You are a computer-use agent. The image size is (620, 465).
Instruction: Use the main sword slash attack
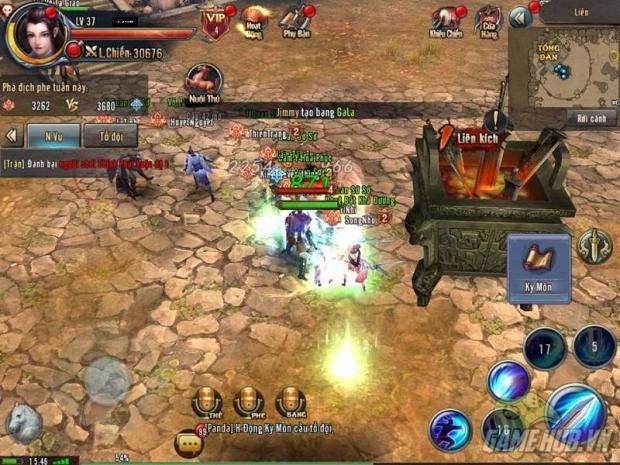575,413
